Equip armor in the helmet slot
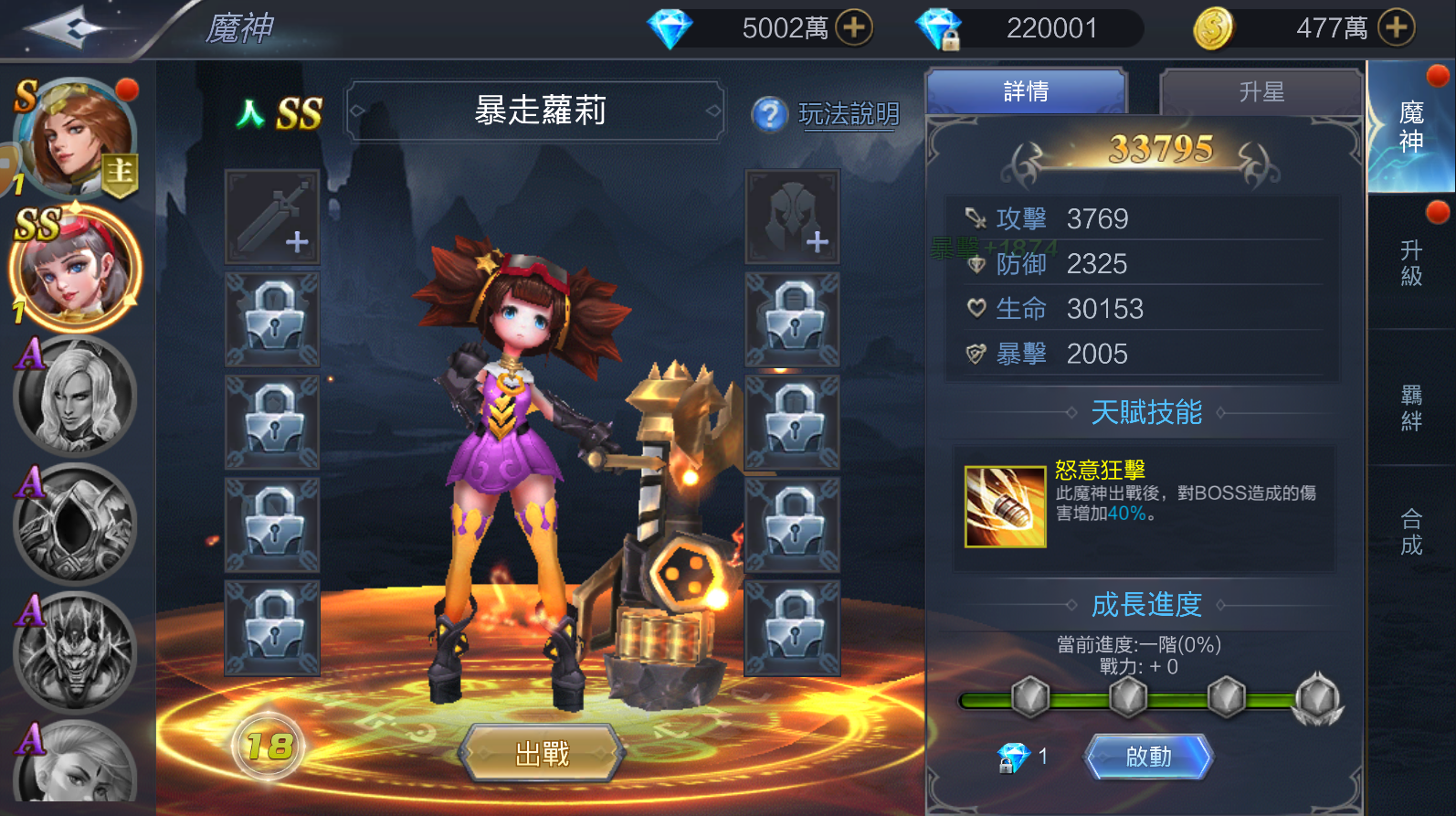 pos(792,217)
